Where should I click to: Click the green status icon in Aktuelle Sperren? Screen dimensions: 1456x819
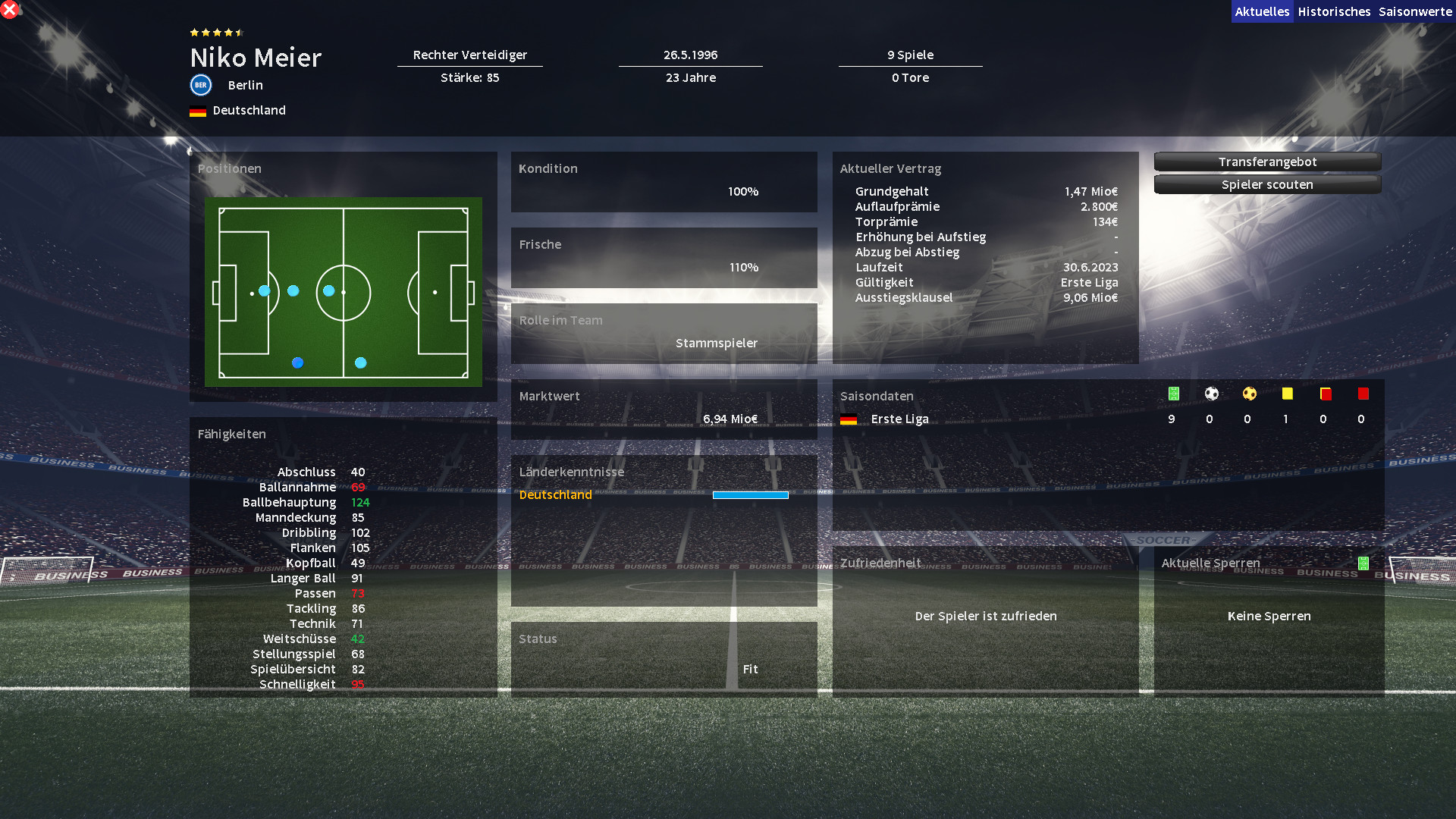click(x=1363, y=563)
